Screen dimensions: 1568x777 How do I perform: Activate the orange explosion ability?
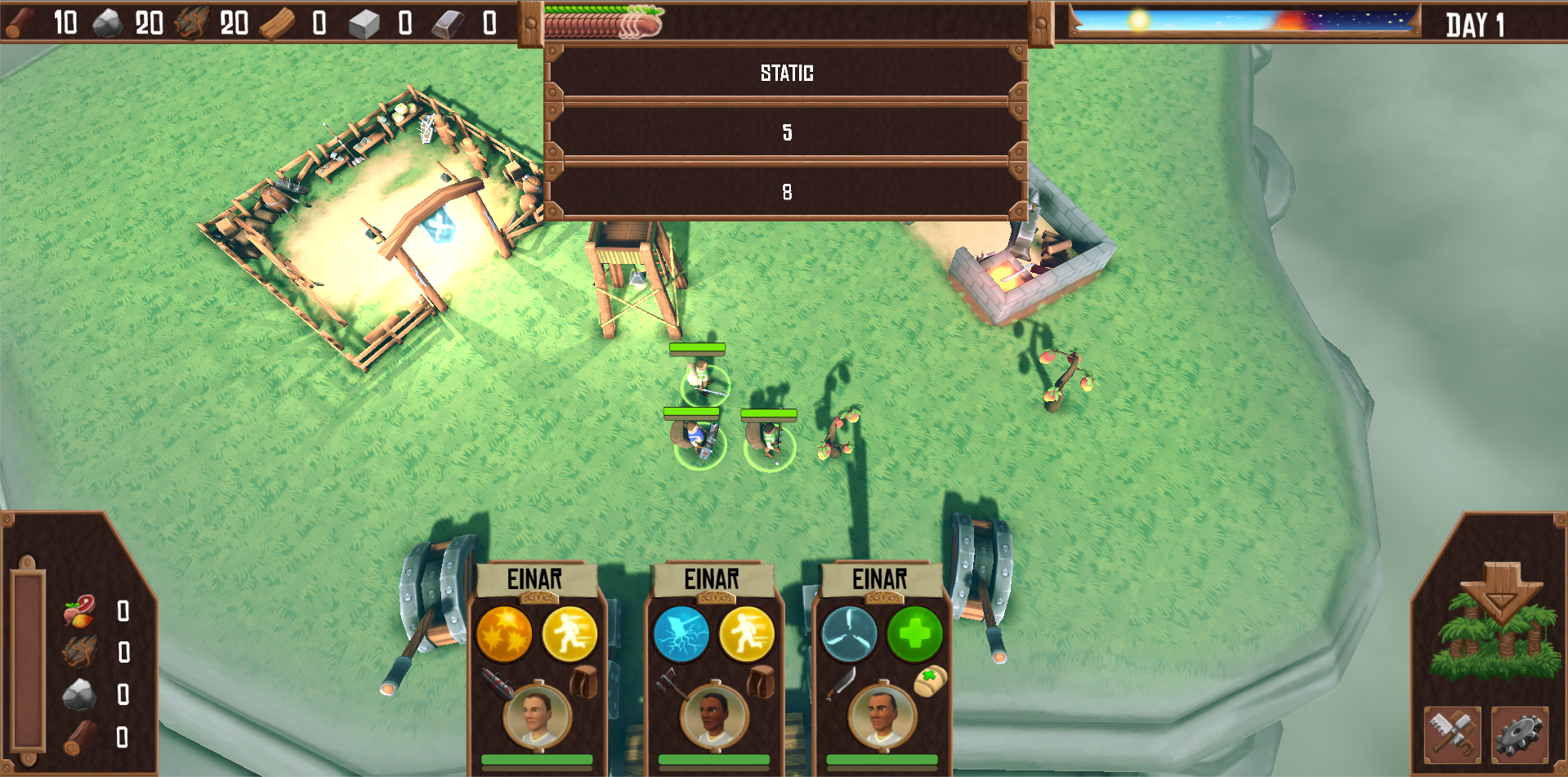[504, 634]
